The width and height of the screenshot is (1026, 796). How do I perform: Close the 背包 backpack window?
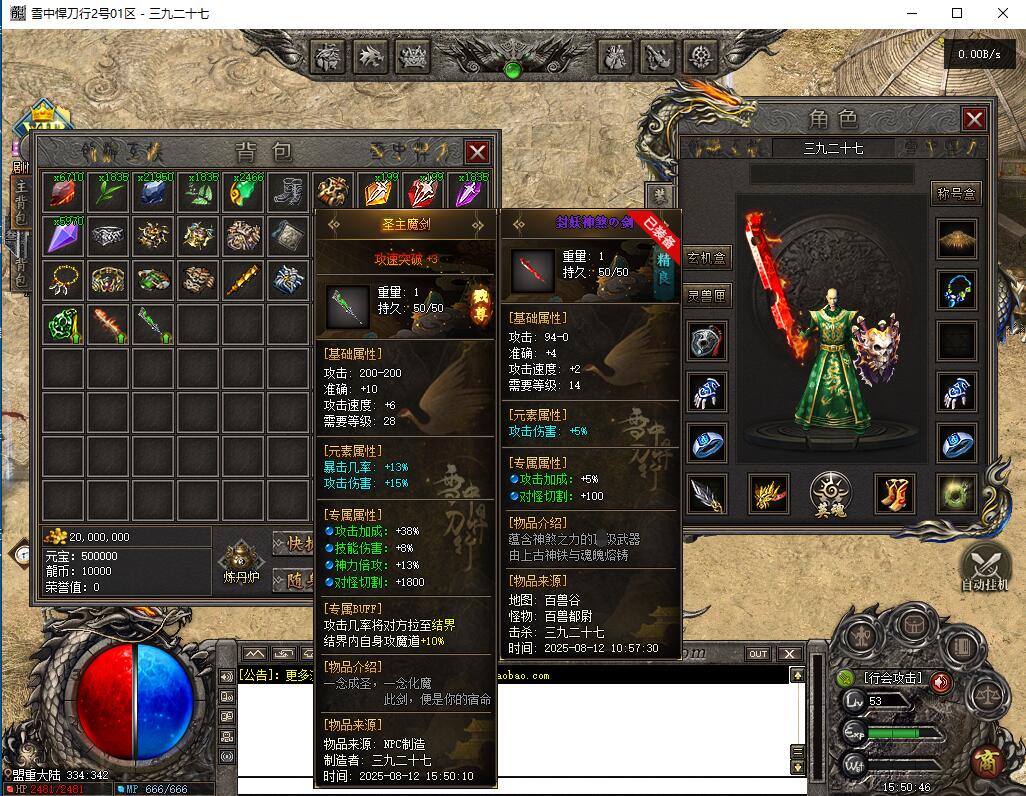pos(478,152)
